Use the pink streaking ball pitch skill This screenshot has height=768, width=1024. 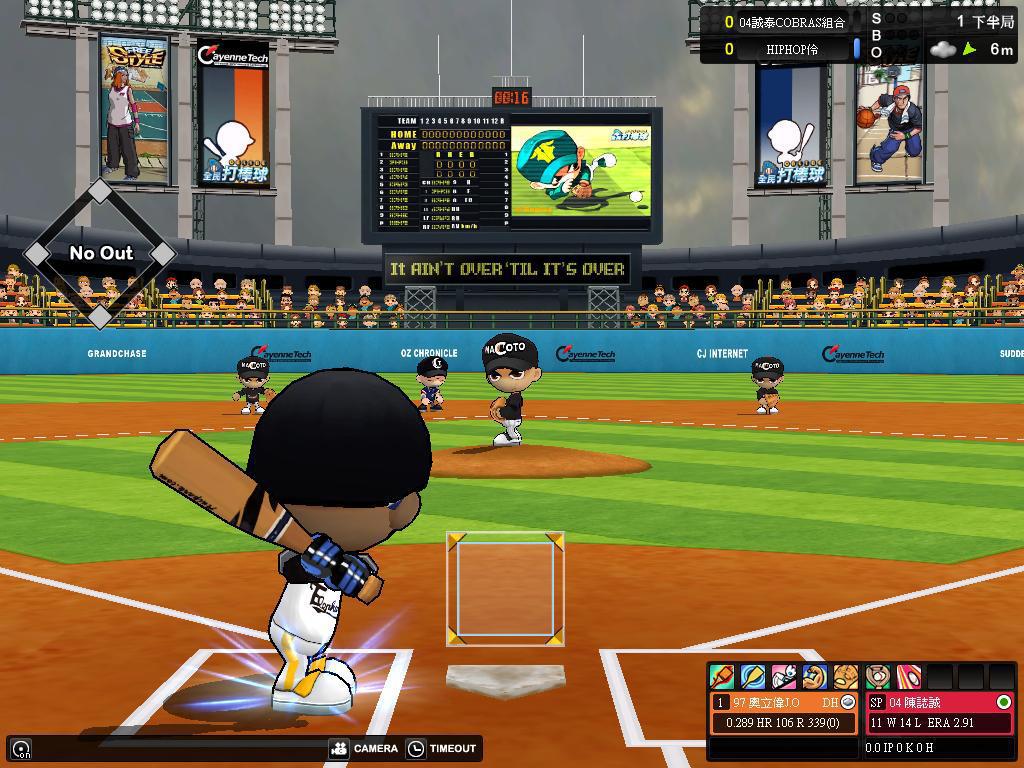(908, 677)
